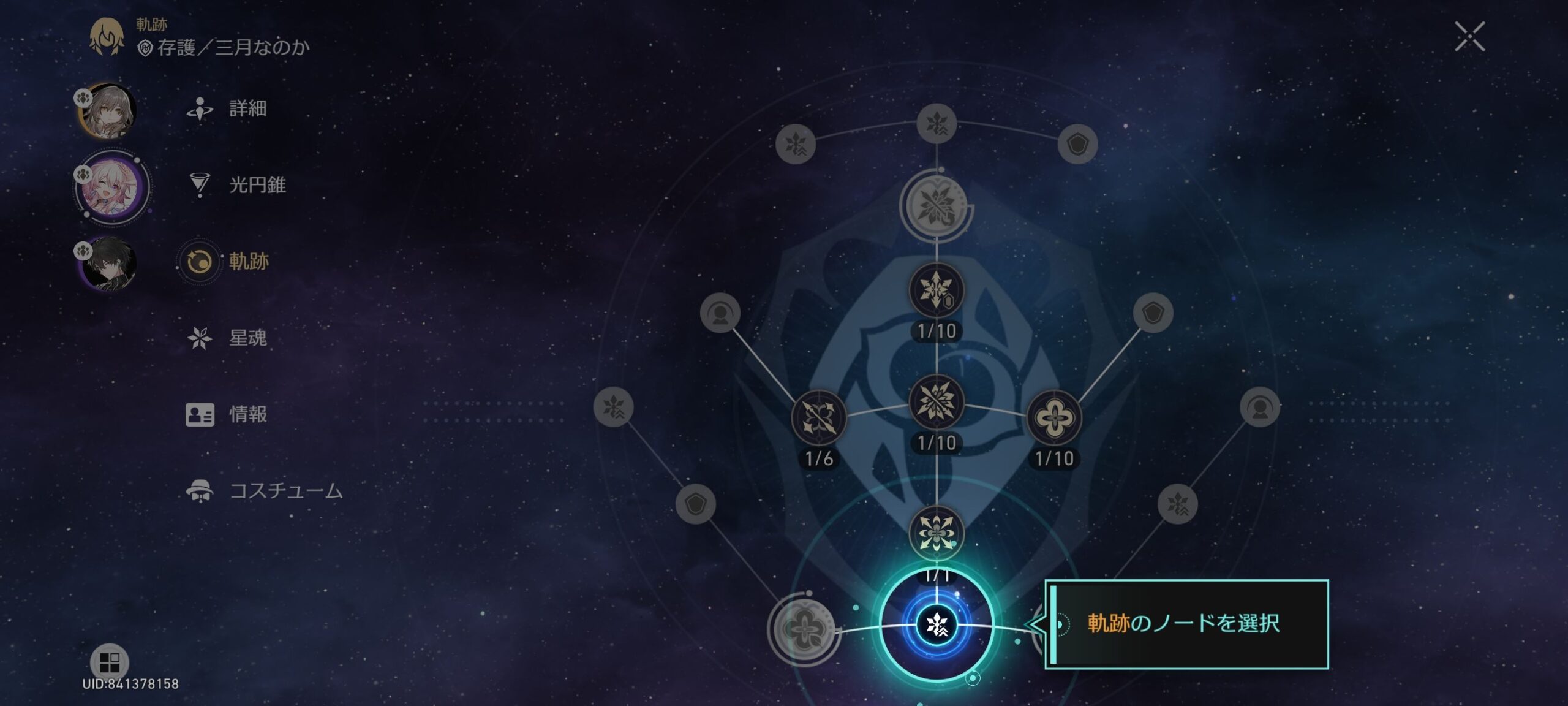
Task: Select the highlighted glowing trace node
Action: point(936,624)
